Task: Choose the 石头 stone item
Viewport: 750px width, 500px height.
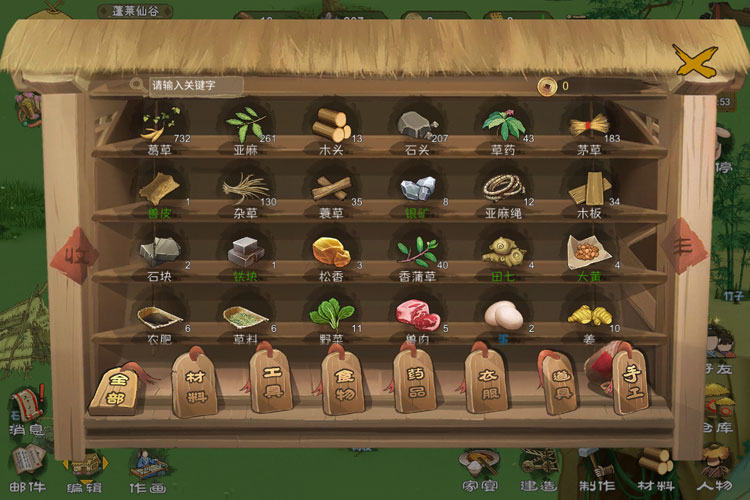Action: pyautogui.click(x=415, y=126)
